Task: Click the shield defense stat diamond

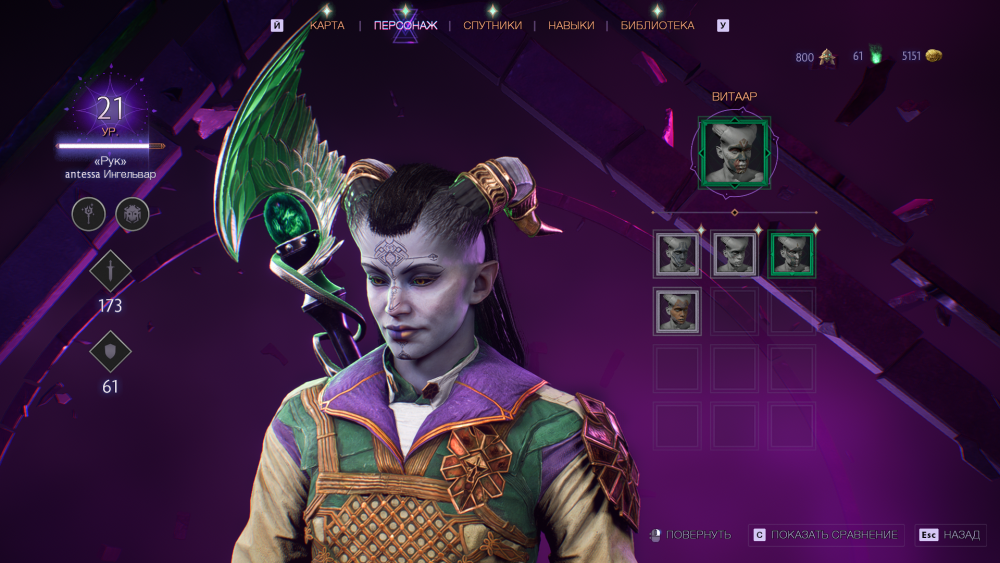Action: click(110, 351)
